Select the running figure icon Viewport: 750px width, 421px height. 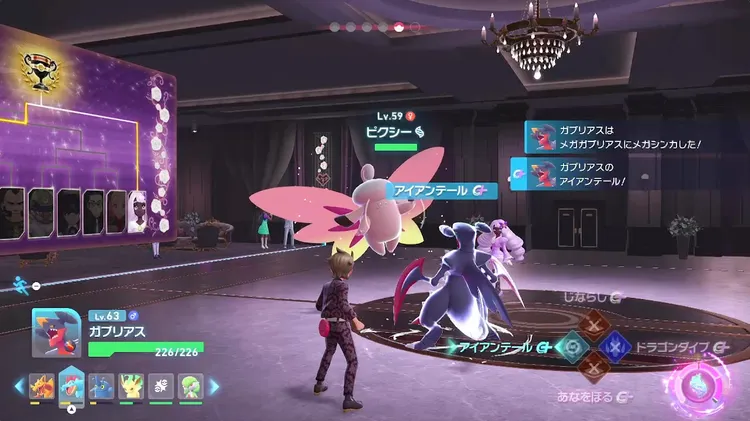(x=20, y=285)
